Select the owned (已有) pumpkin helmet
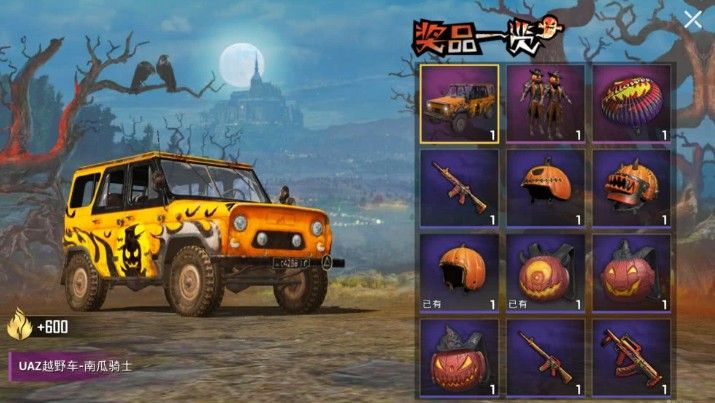 459,272
